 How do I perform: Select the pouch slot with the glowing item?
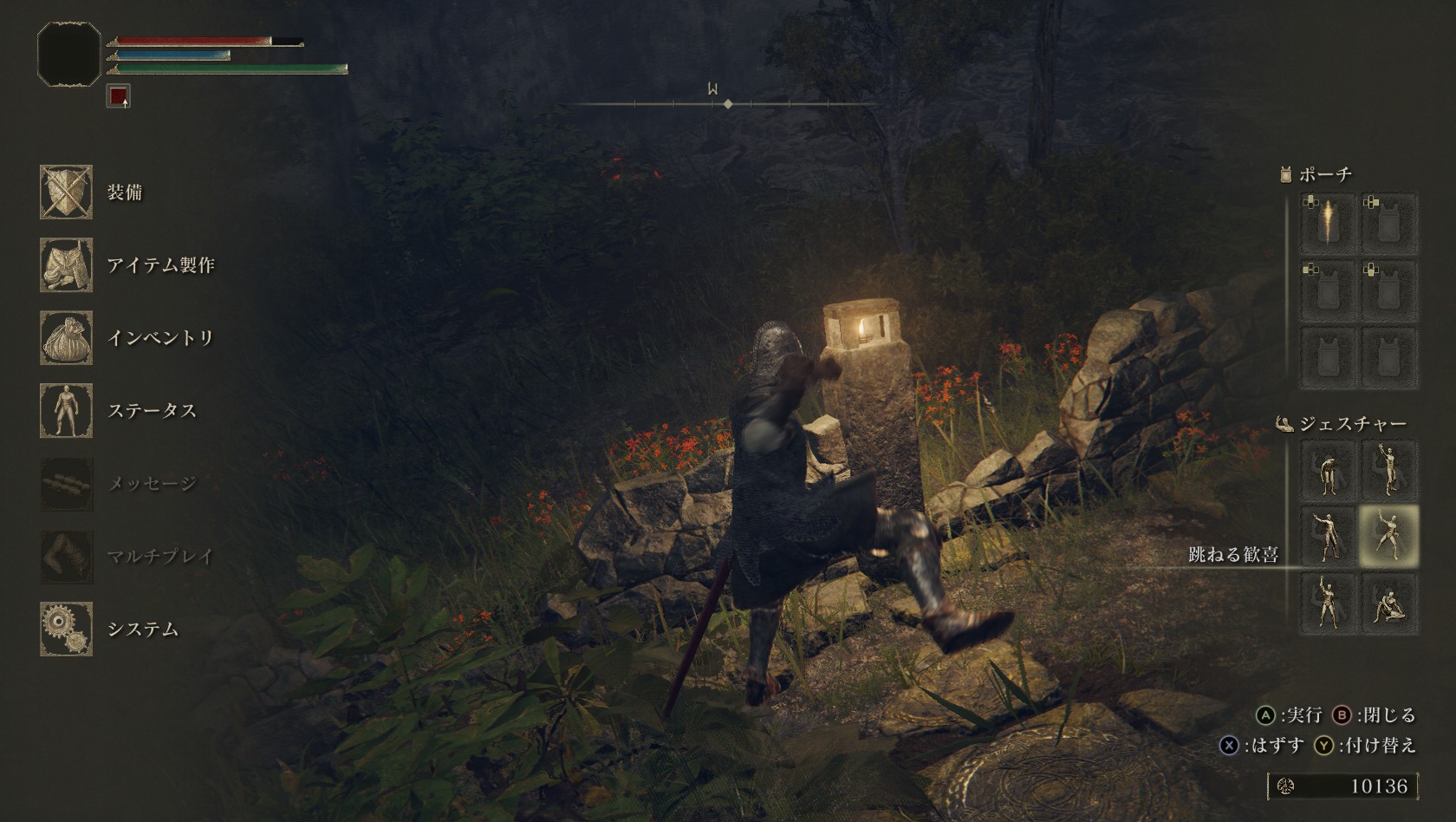click(1328, 223)
